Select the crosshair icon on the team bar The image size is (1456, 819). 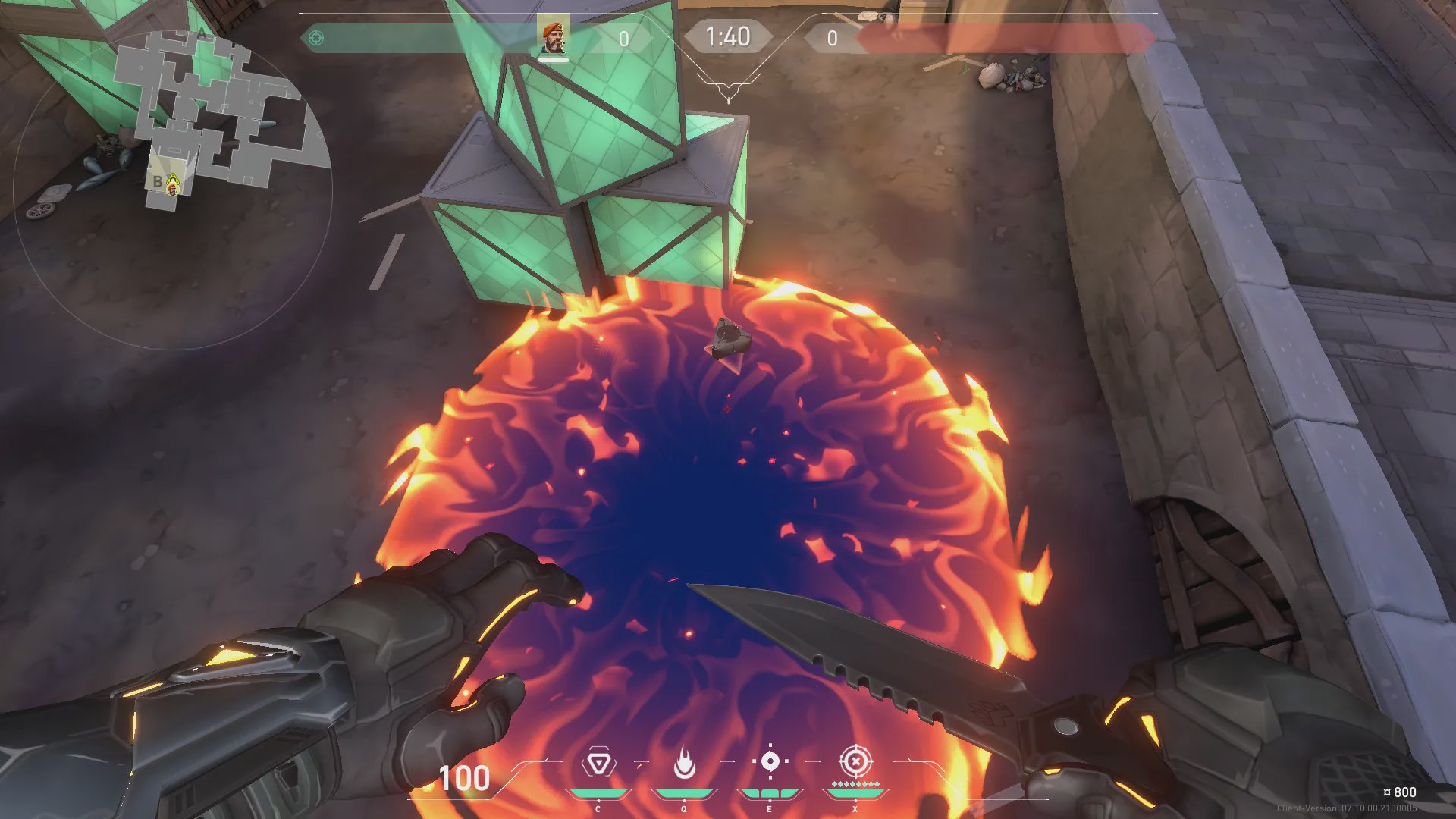[316, 38]
